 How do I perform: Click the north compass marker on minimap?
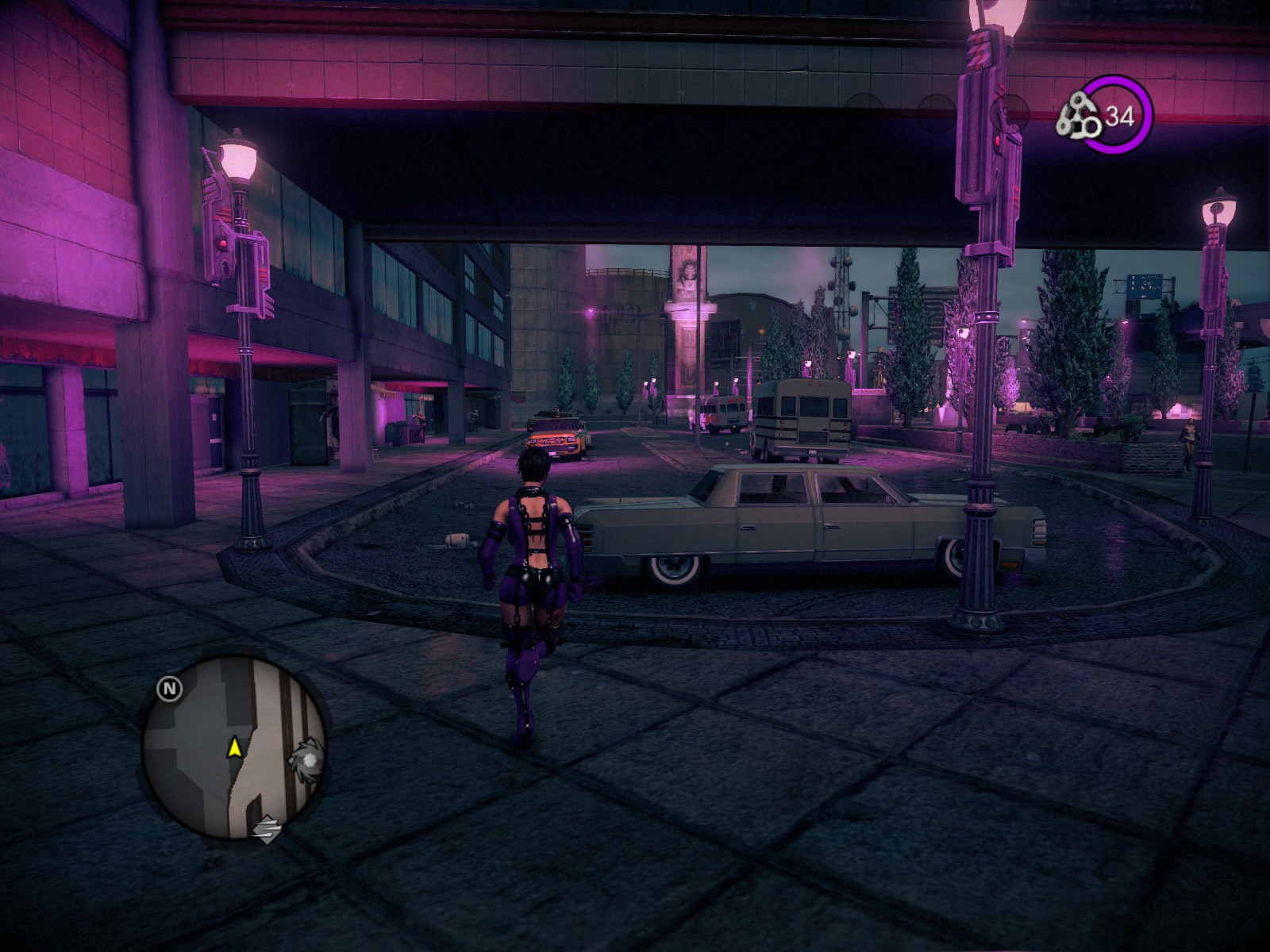pyautogui.click(x=168, y=689)
